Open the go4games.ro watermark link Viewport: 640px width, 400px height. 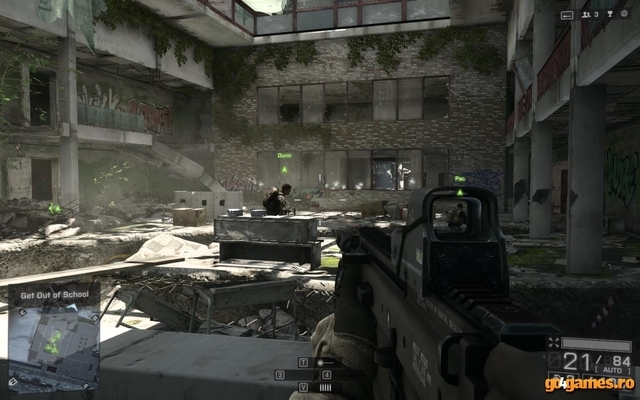590,383
